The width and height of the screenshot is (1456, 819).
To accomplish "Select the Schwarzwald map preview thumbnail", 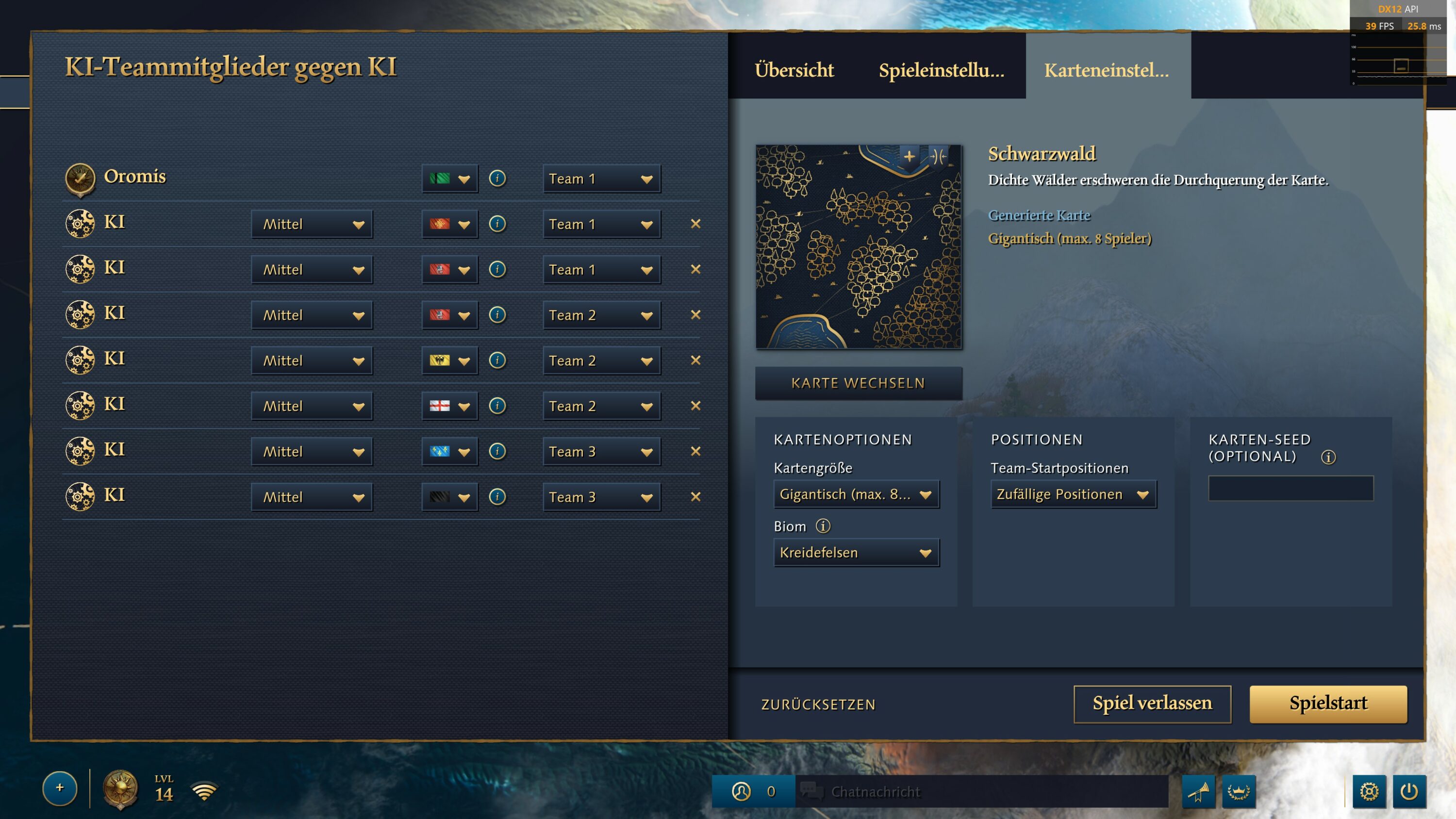I will point(858,246).
